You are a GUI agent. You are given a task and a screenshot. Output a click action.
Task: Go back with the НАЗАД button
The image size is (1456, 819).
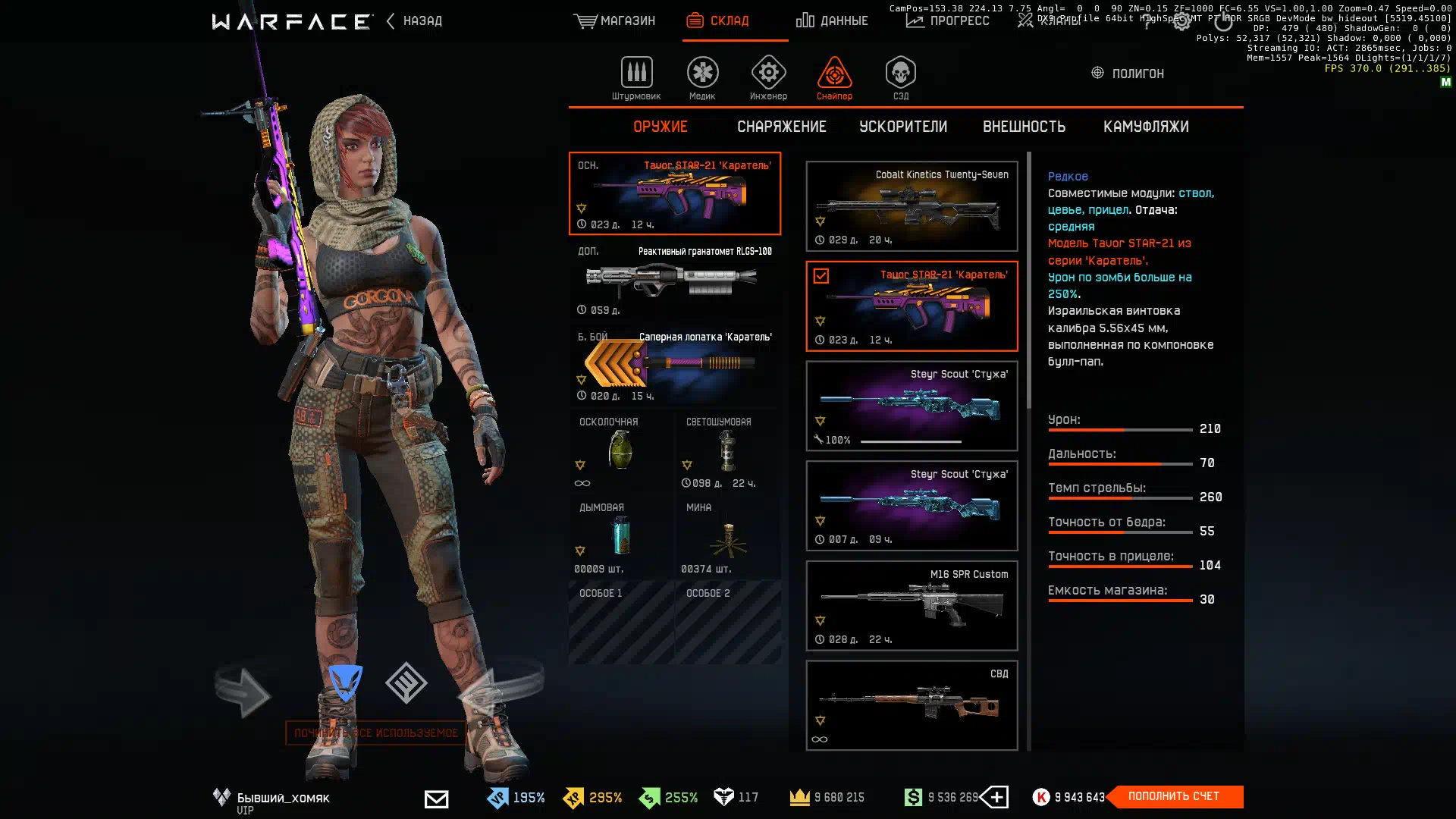coord(415,21)
